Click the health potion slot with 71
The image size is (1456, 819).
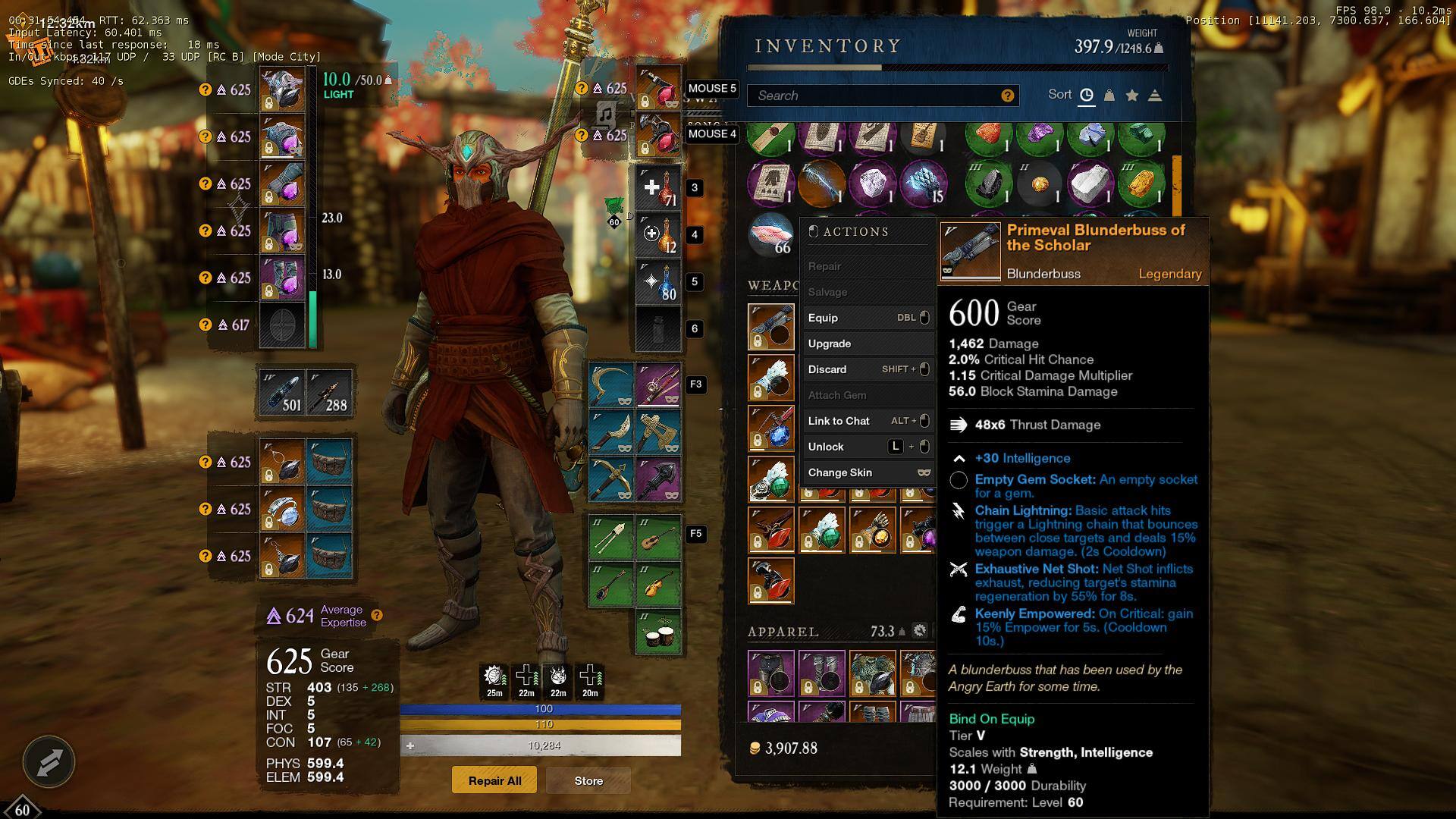pos(657,188)
